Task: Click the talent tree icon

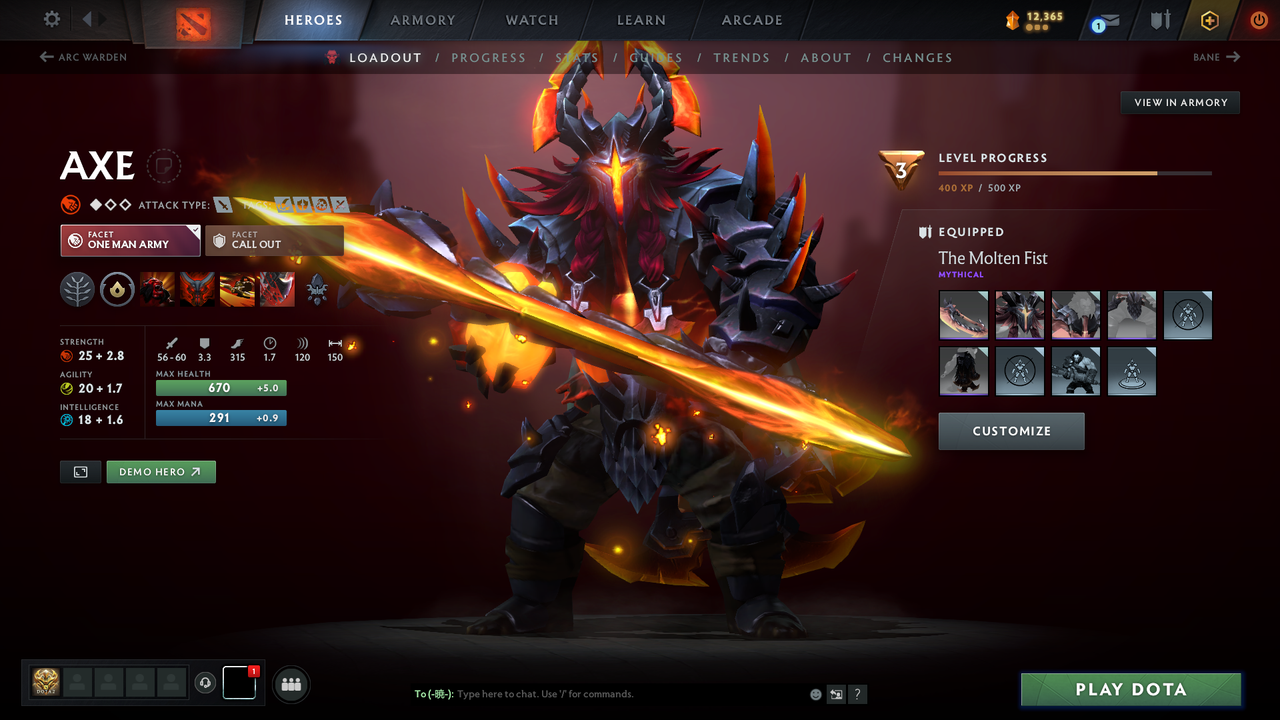Action: [x=77, y=289]
